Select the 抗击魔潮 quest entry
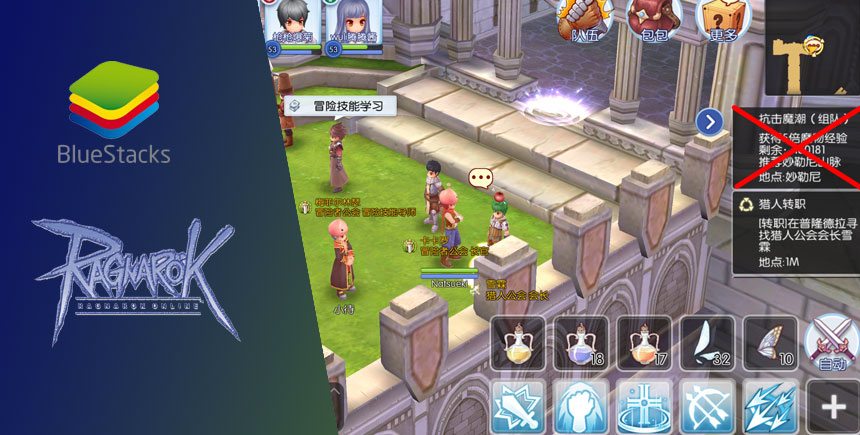860x435 pixels. [795, 145]
